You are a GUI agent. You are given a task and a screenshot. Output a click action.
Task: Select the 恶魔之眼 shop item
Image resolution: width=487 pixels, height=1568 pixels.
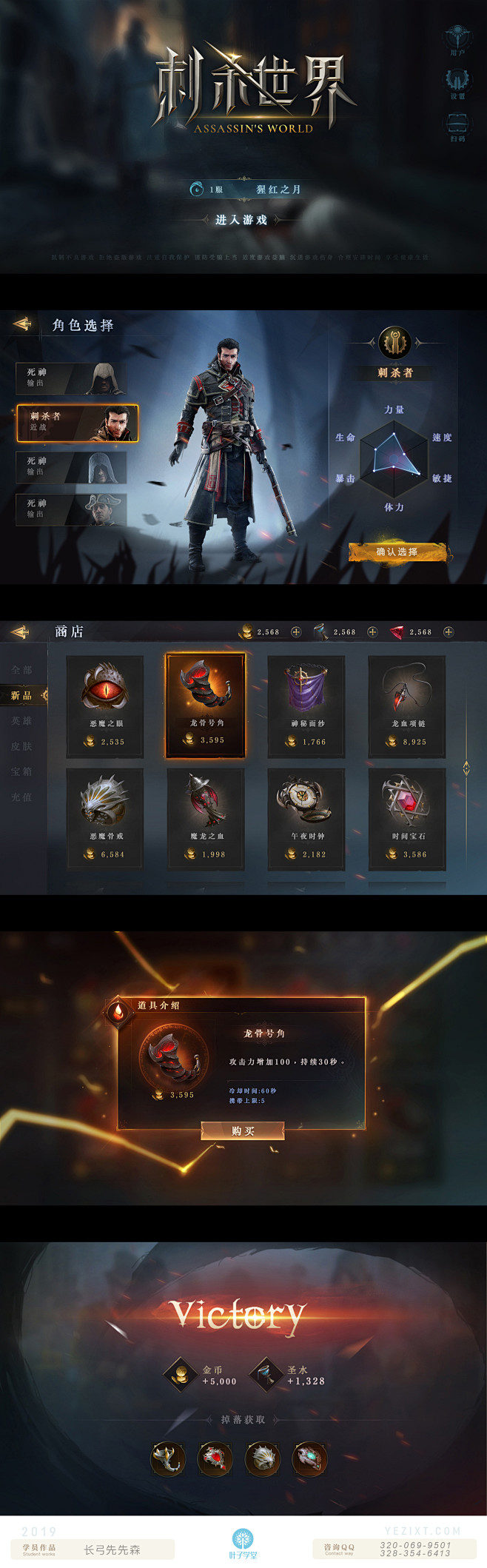(x=106, y=706)
